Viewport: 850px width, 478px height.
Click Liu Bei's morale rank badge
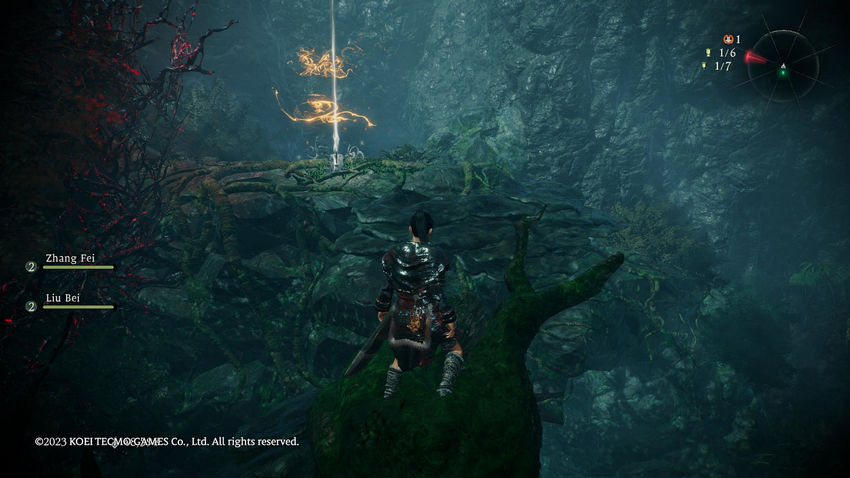point(31,306)
